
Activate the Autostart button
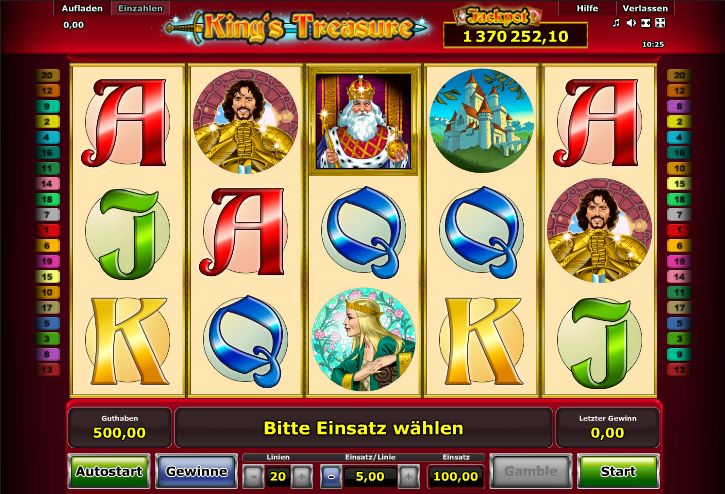(x=106, y=470)
